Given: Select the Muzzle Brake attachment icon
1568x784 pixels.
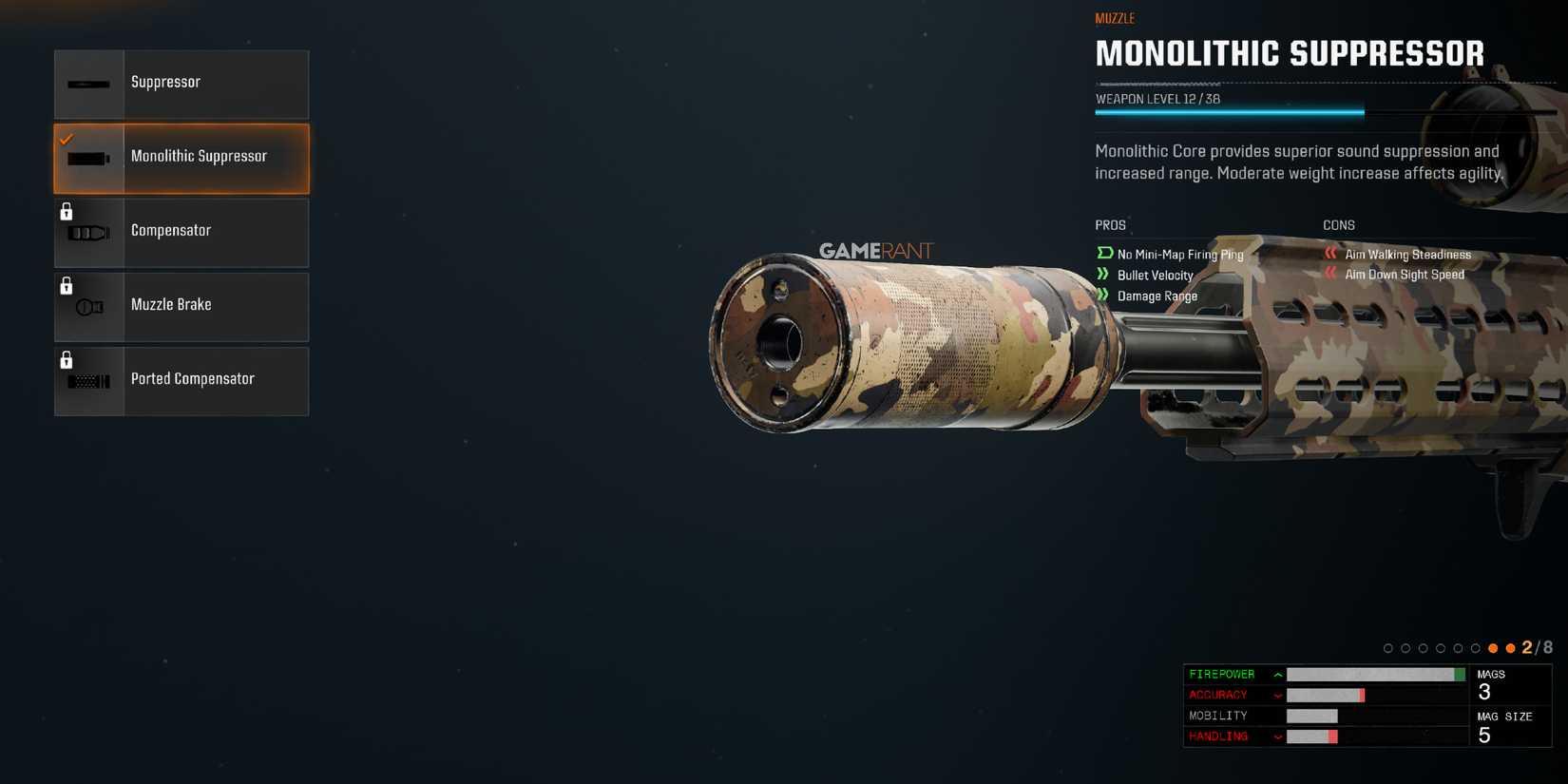Looking at the screenshot, I should click(87, 306).
